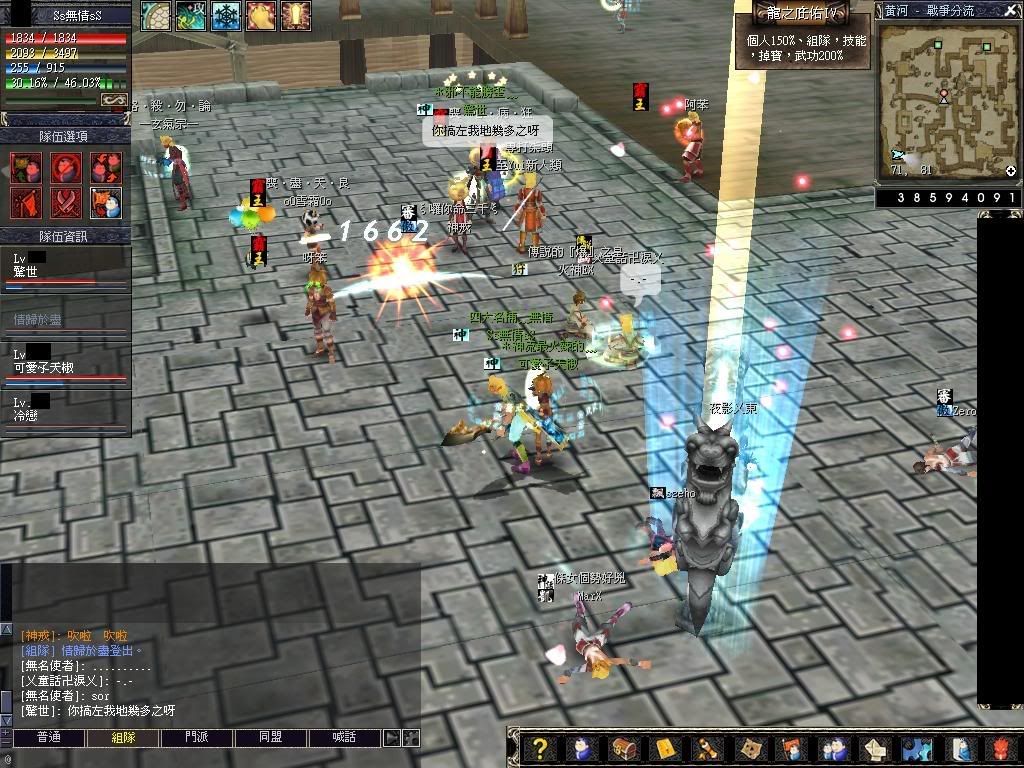Click the two-people party icon in toolbar
Image resolution: width=1024 pixels, height=768 pixels.
832,749
